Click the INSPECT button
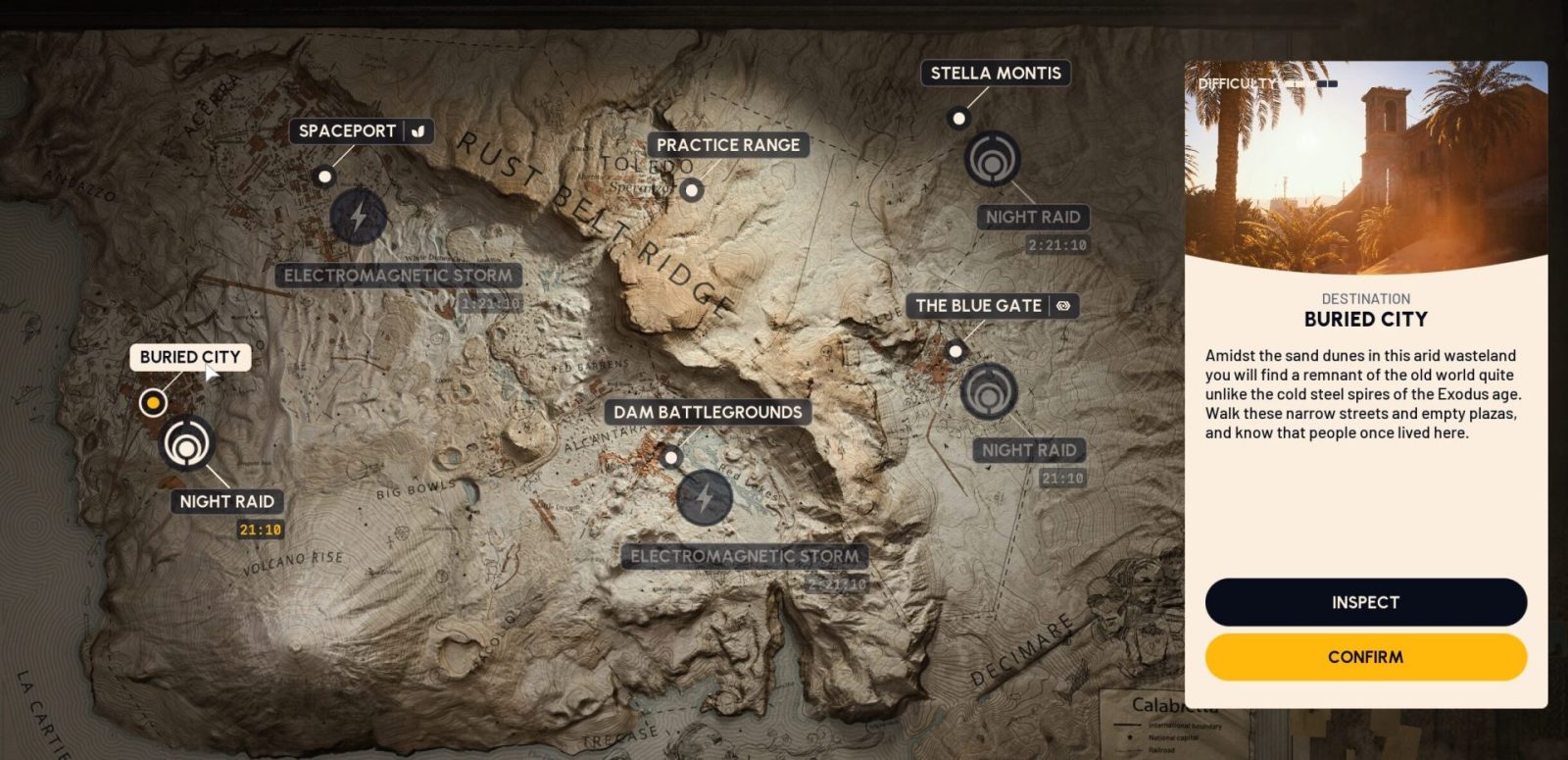The image size is (1568, 760). pos(1366,602)
